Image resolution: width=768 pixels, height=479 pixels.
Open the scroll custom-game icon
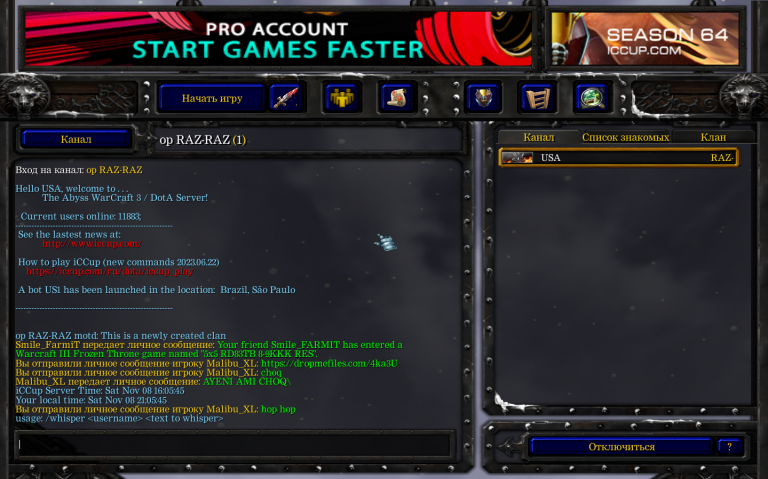[x=396, y=98]
